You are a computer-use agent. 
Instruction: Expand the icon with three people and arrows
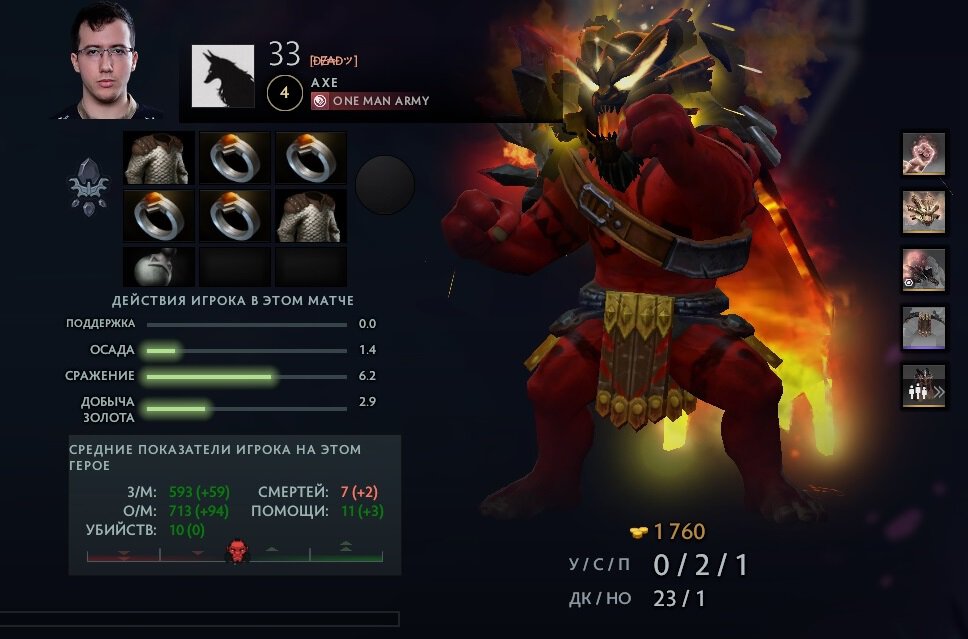(924, 386)
